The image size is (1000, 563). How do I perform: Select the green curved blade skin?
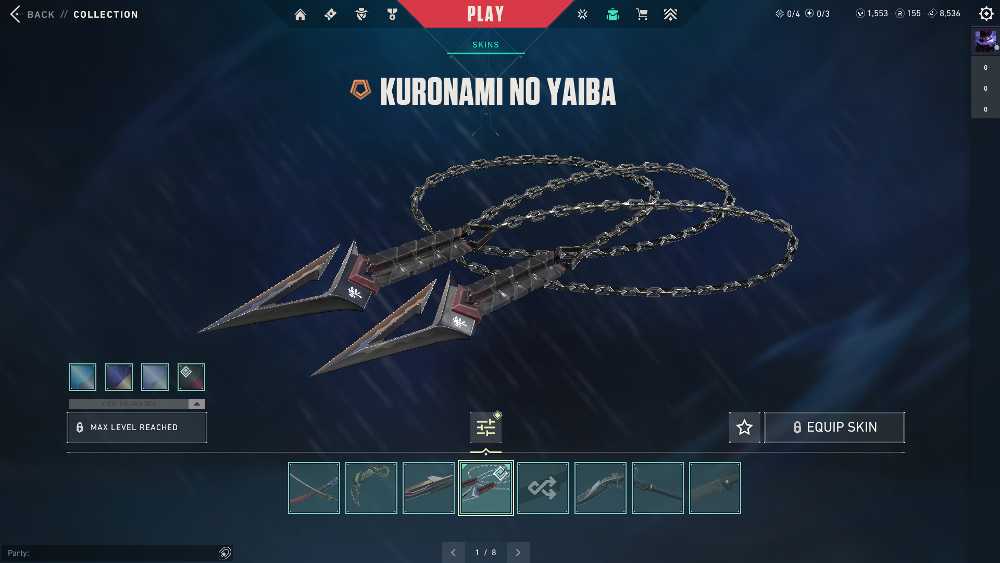(x=371, y=488)
